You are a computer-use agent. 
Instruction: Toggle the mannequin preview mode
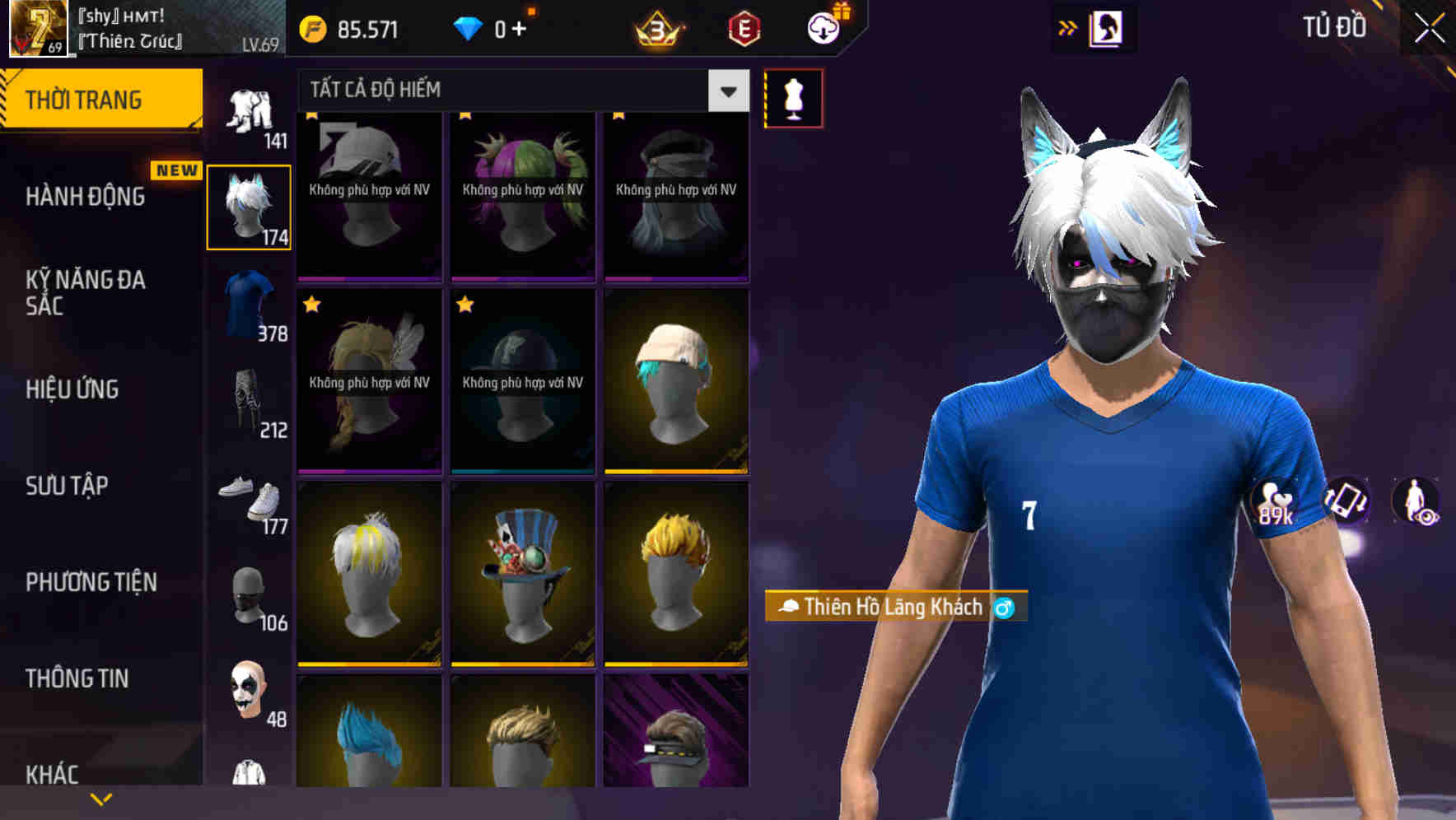coord(793,97)
